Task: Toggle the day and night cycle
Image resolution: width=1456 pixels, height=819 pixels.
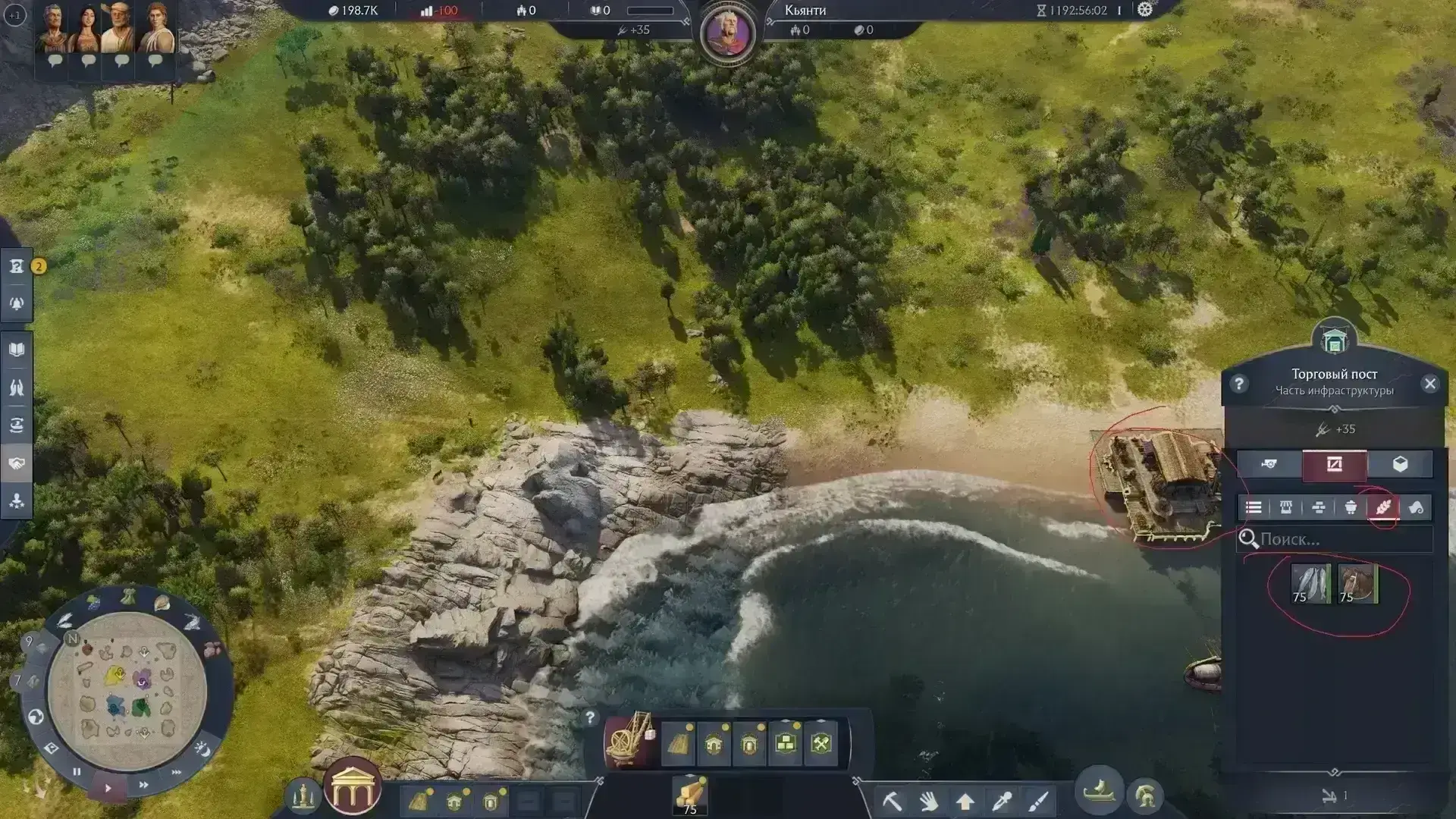Action: coord(202,749)
